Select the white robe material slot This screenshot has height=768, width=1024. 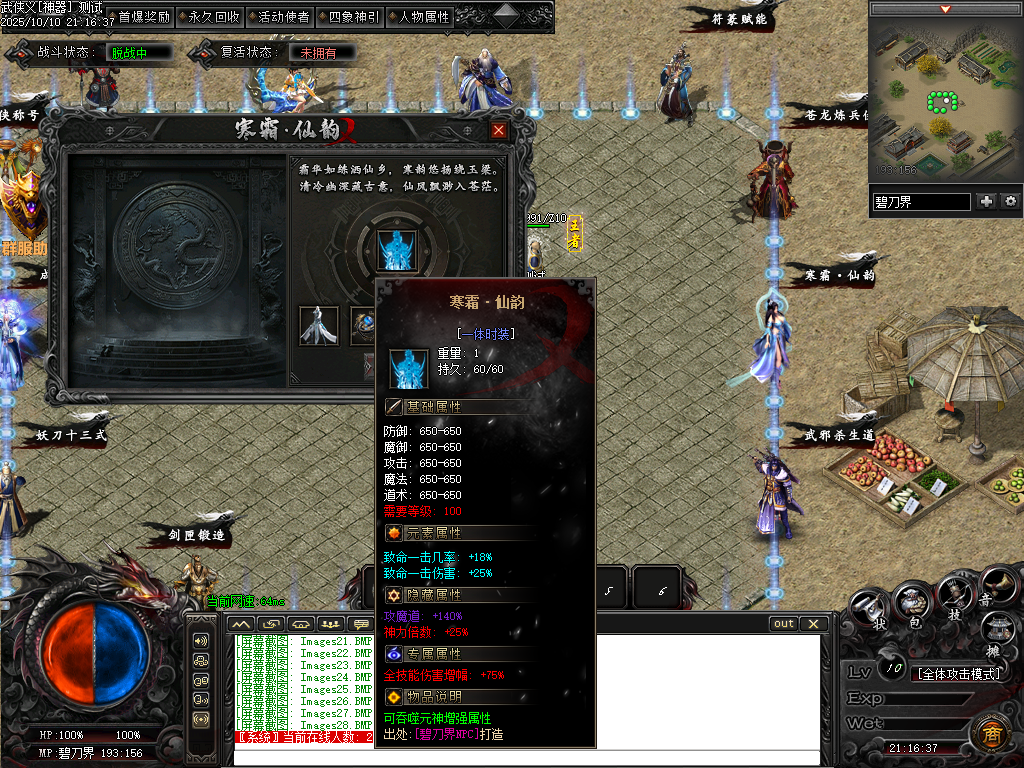click(319, 326)
